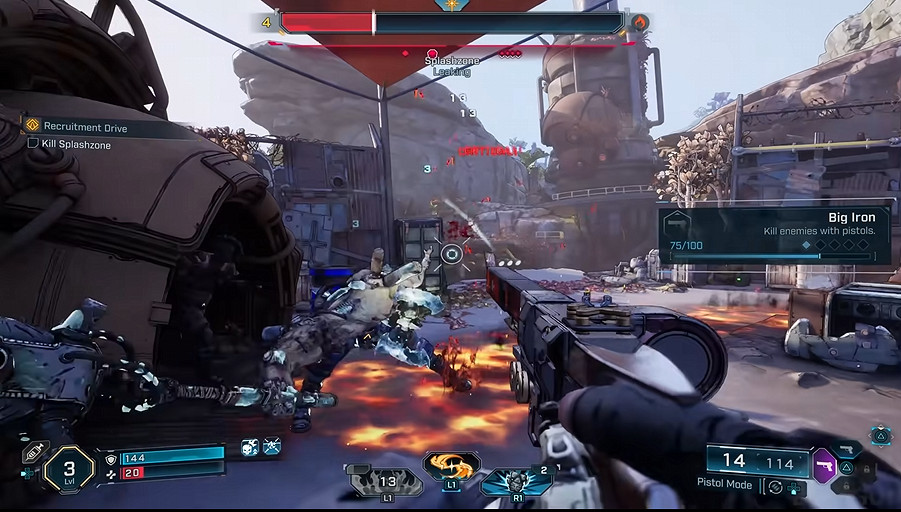901x512 pixels.
Task: Switch to the secondary pistol weapon slot
Action: point(847,451)
